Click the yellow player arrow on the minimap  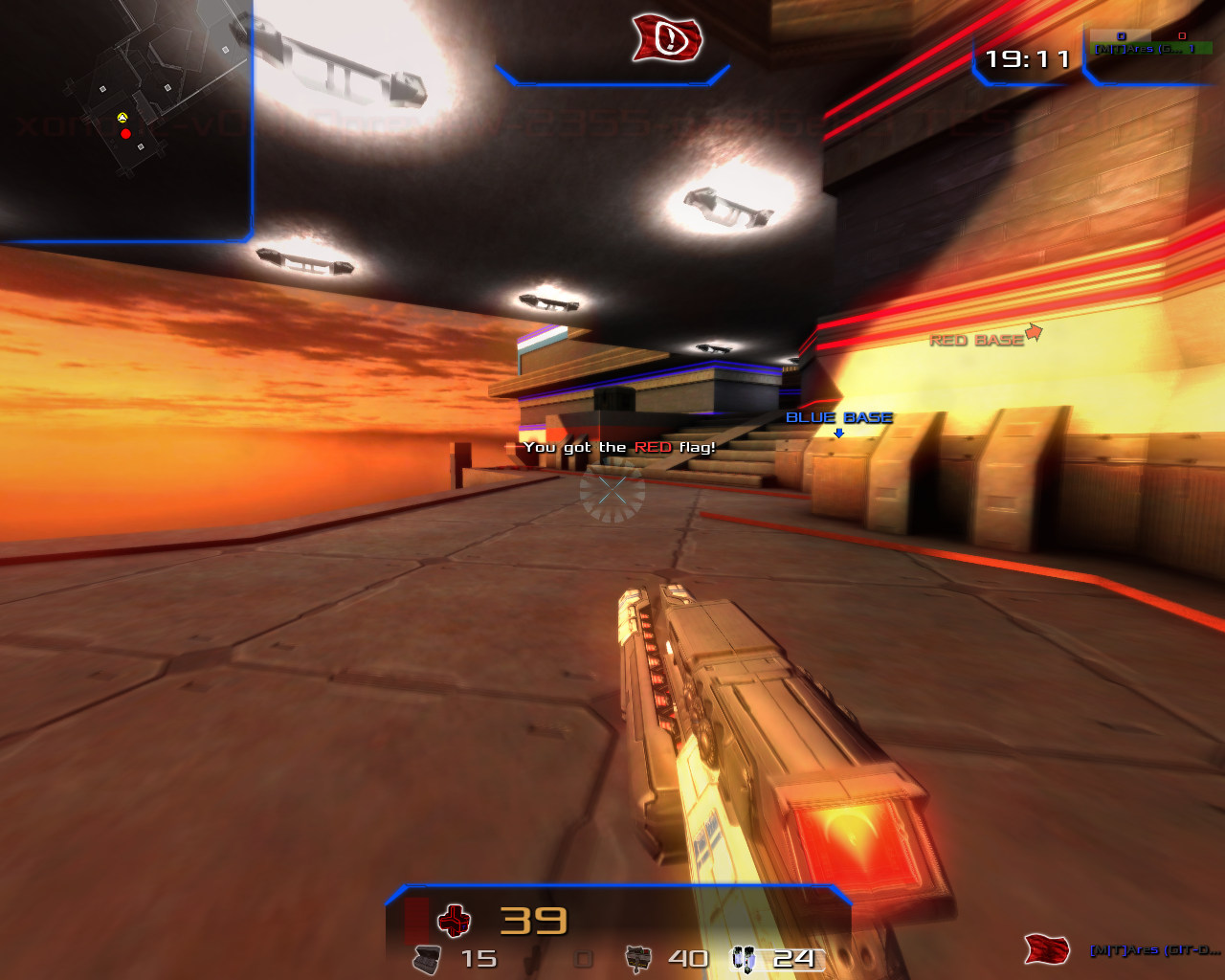[121, 119]
